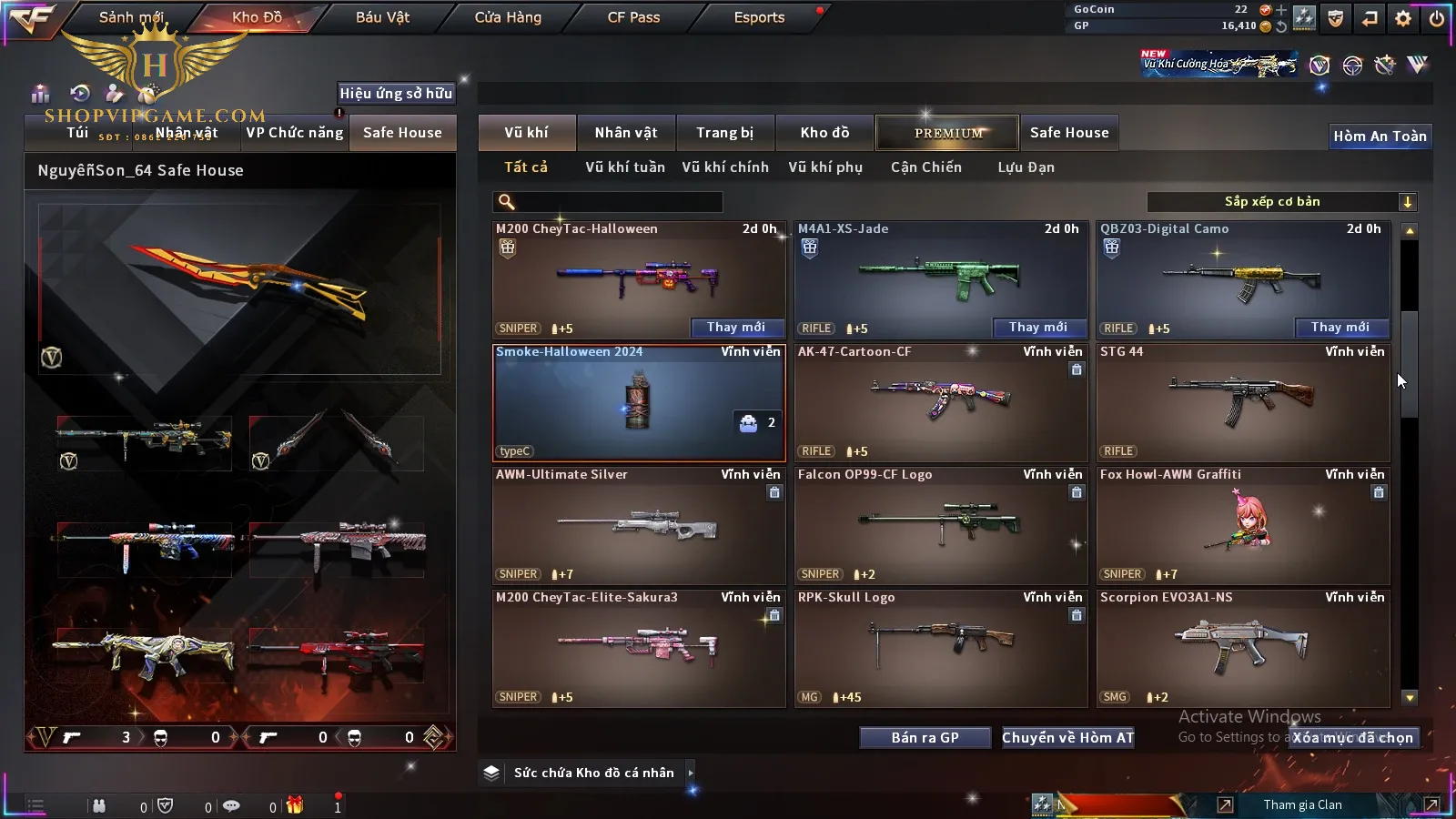Go to Cửa Hàng shop
1456x819 pixels.
pos(508,17)
